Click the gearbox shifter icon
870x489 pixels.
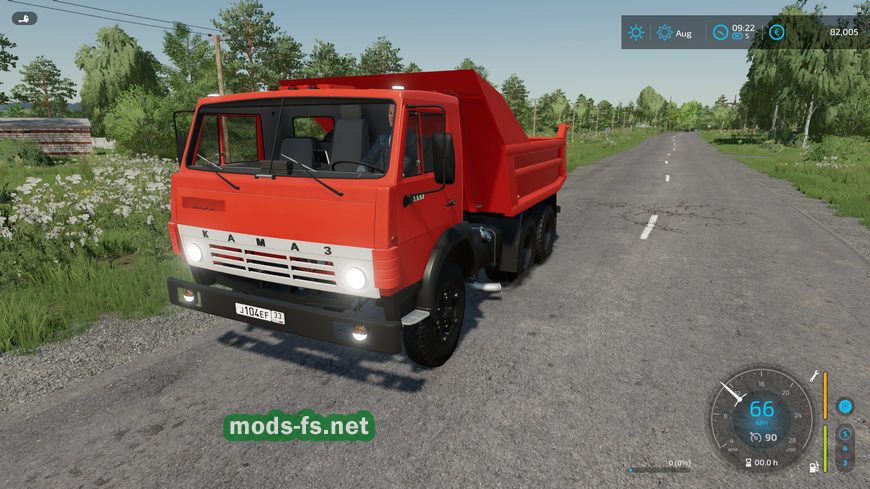click(x=845, y=406)
